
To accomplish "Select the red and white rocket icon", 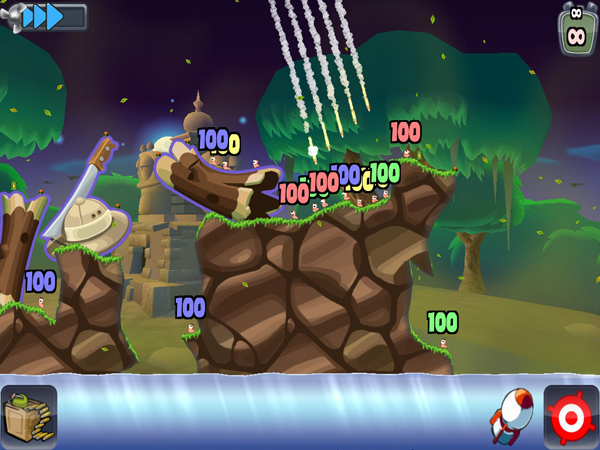I will pyautogui.click(x=510, y=415).
